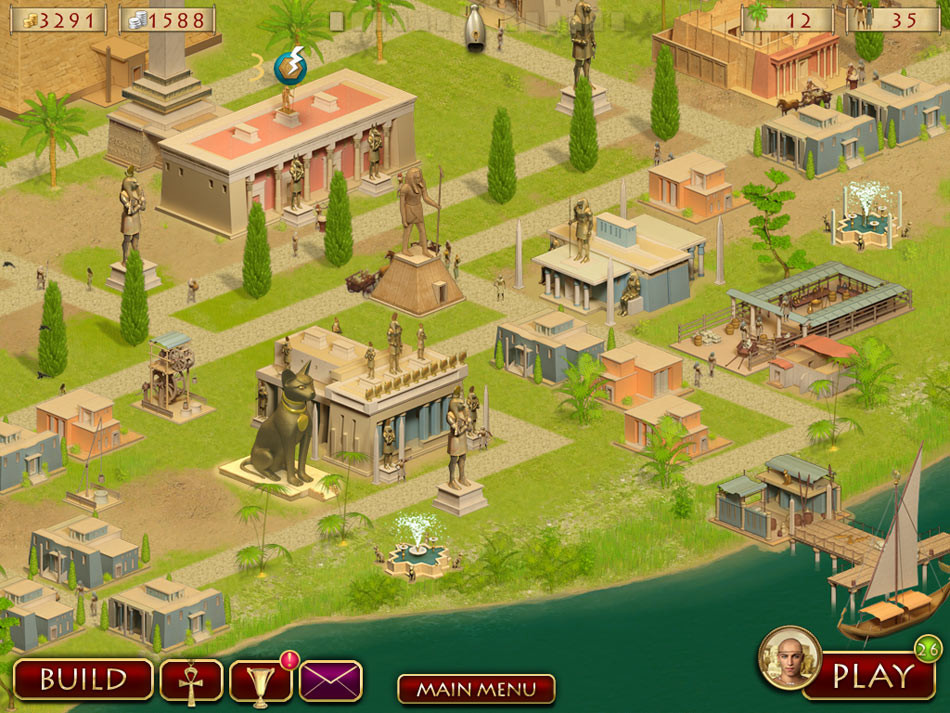
Task: Click the ankh symbol button
Action: (191, 680)
